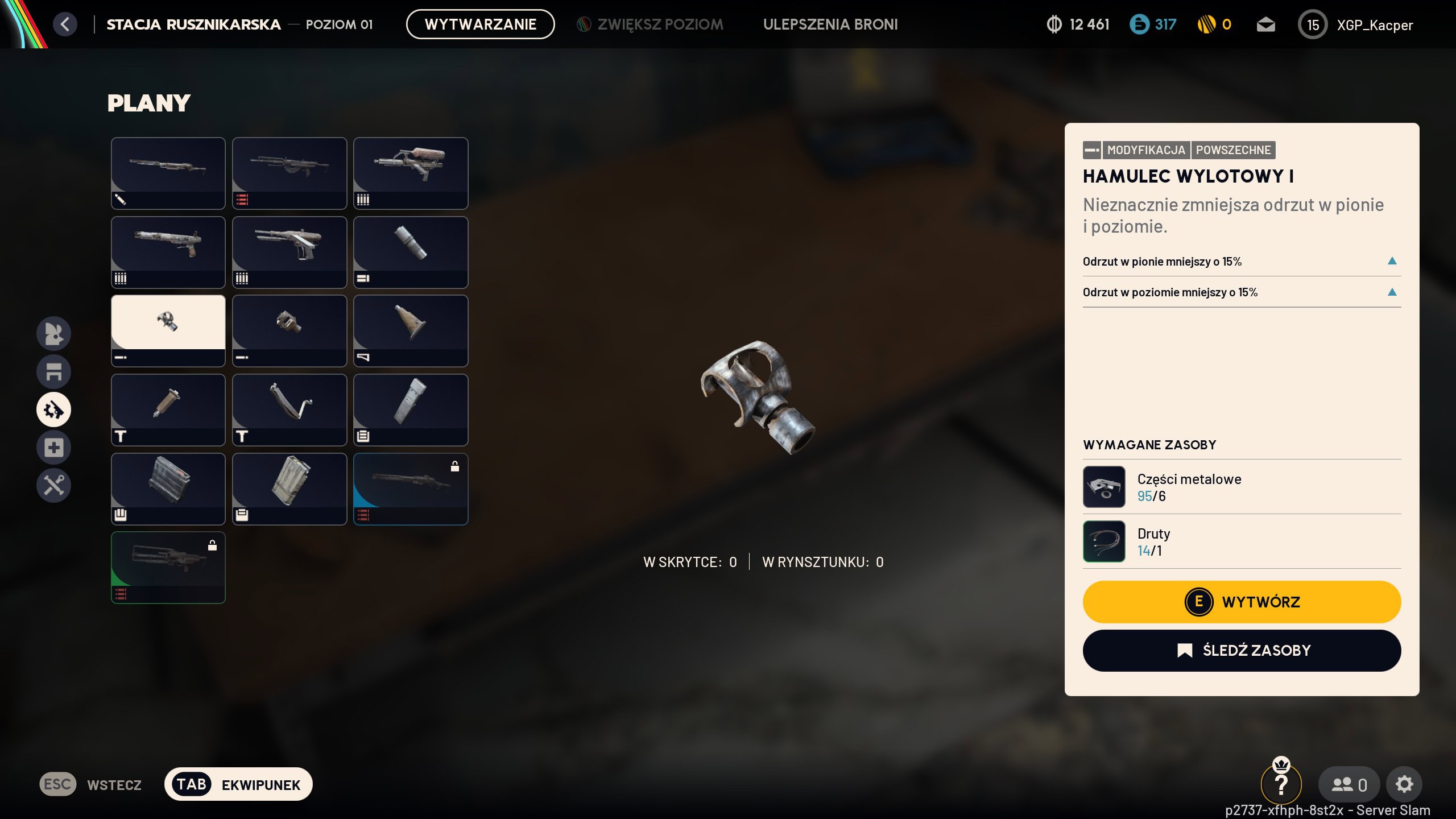Open the mail inbox envelope icon

coord(1265,24)
